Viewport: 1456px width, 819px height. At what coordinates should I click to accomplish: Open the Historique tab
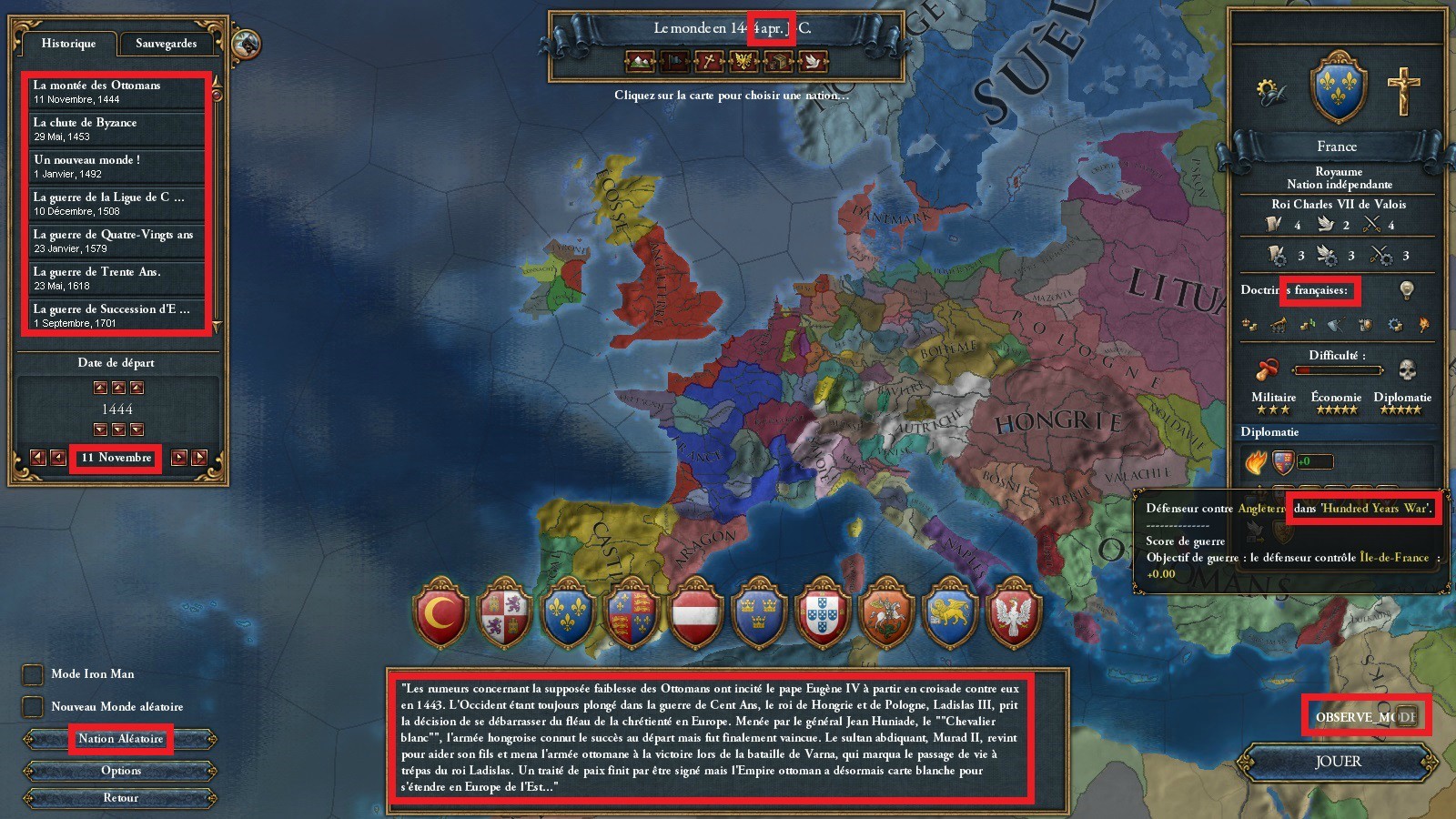click(x=70, y=43)
